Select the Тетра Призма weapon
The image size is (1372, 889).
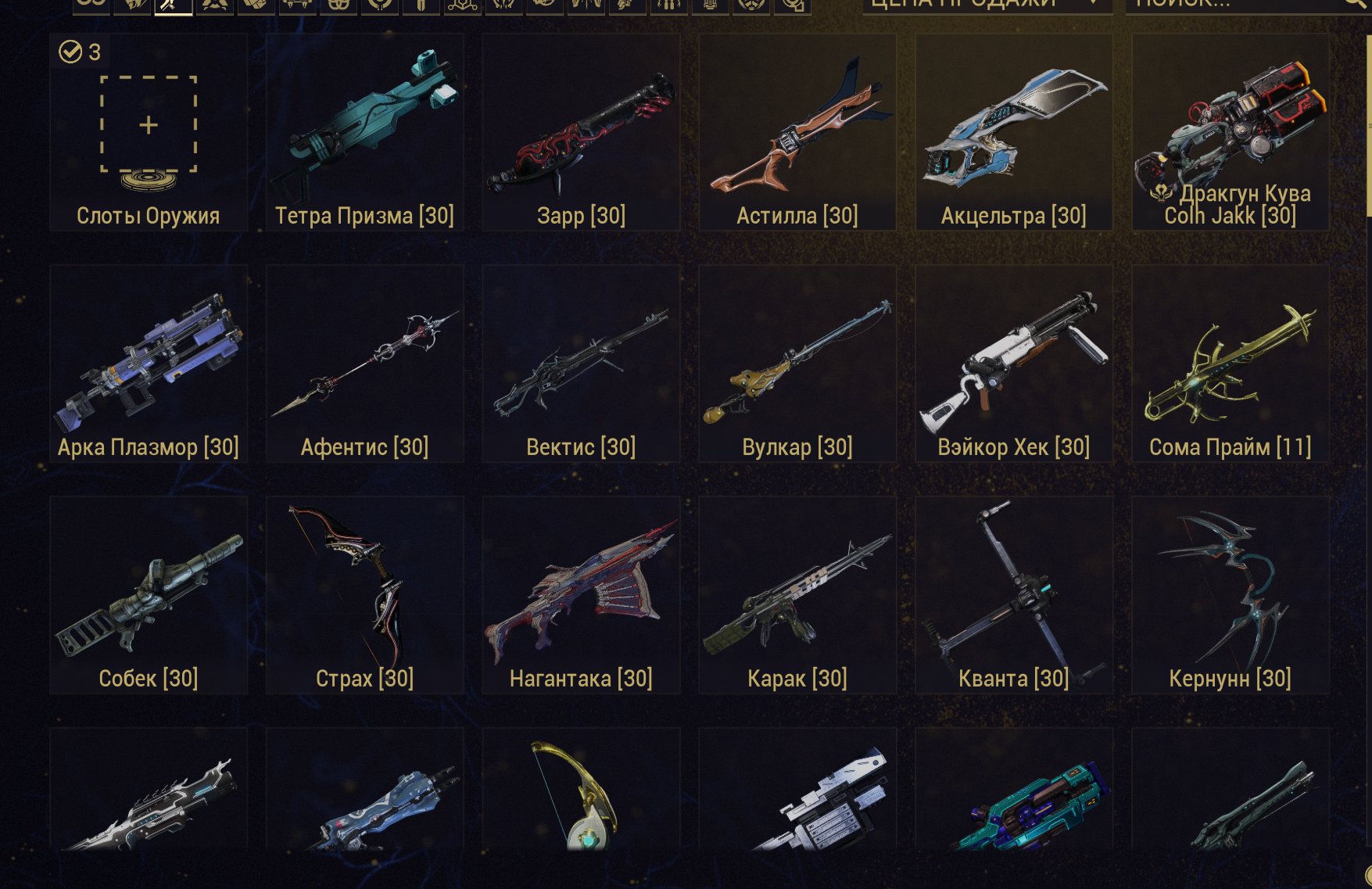point(364,131)
